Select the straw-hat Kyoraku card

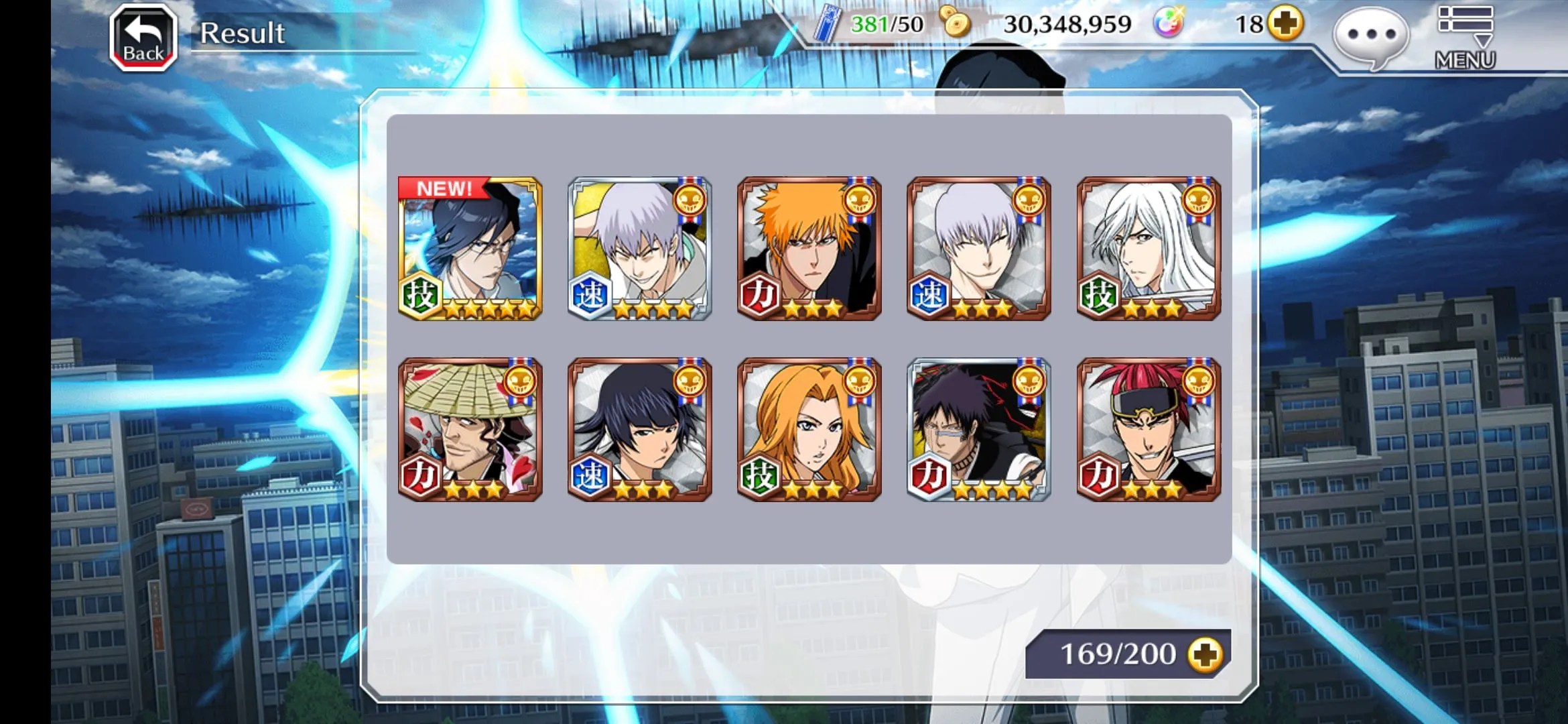pyautogui.click(x=470, y=430)
